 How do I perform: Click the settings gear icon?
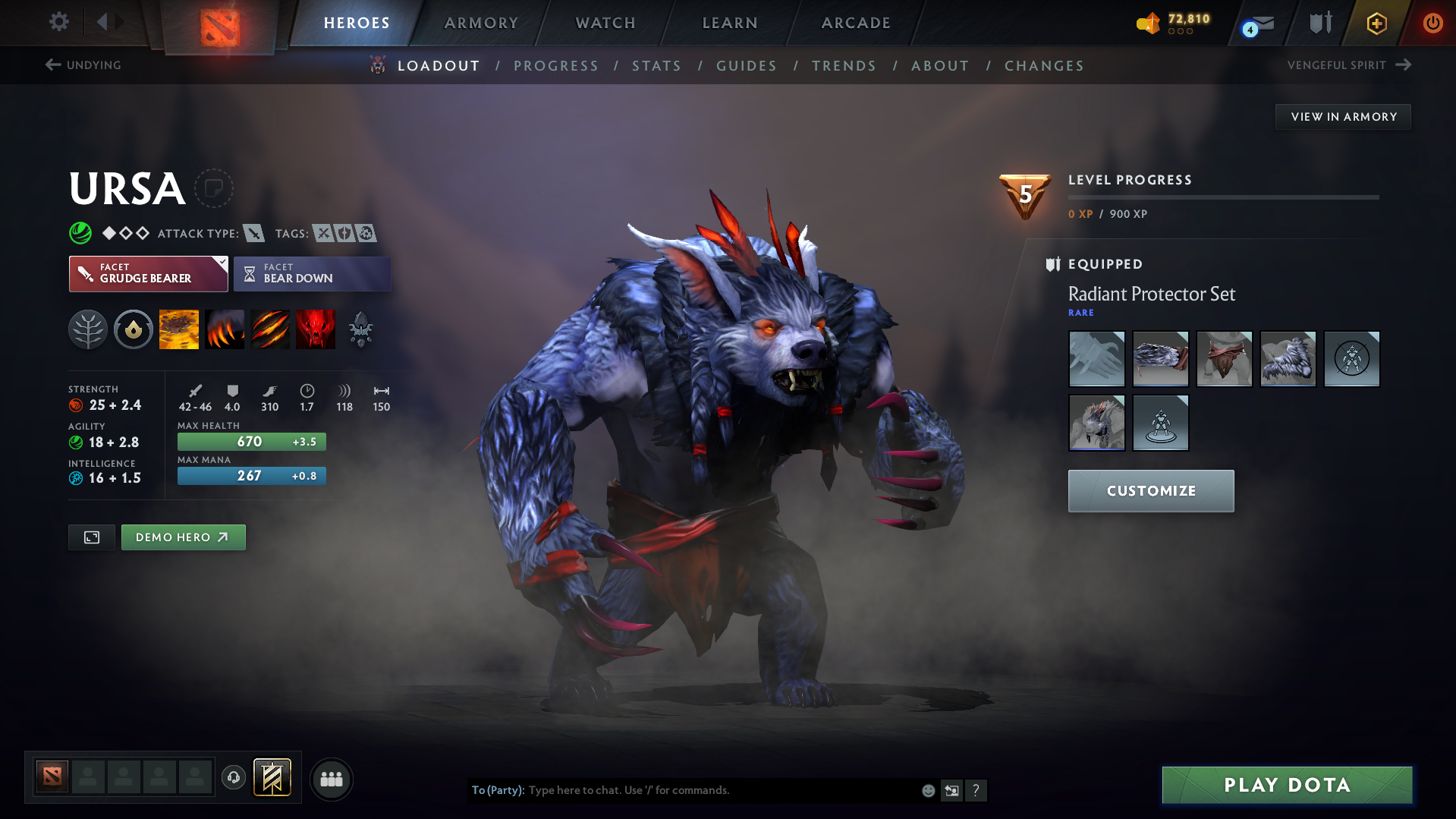(x=59, y=22)
